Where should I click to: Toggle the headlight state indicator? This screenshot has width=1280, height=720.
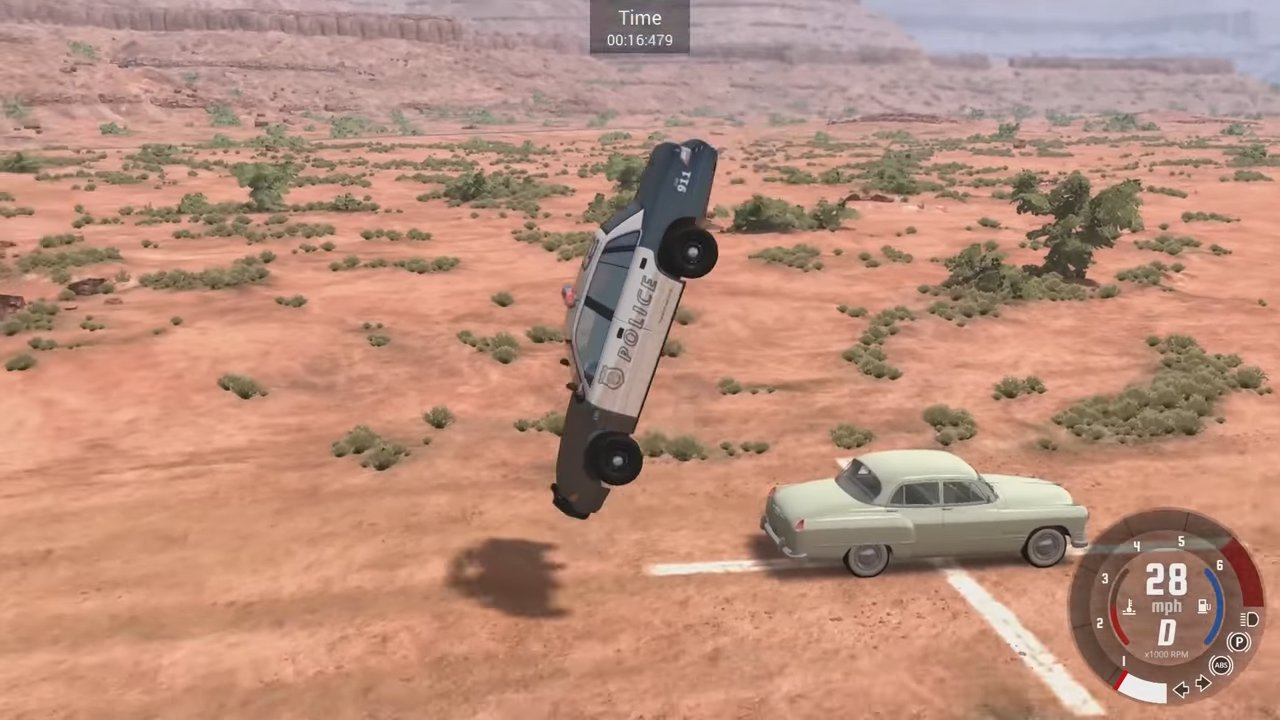click(x=1247, y=620)
